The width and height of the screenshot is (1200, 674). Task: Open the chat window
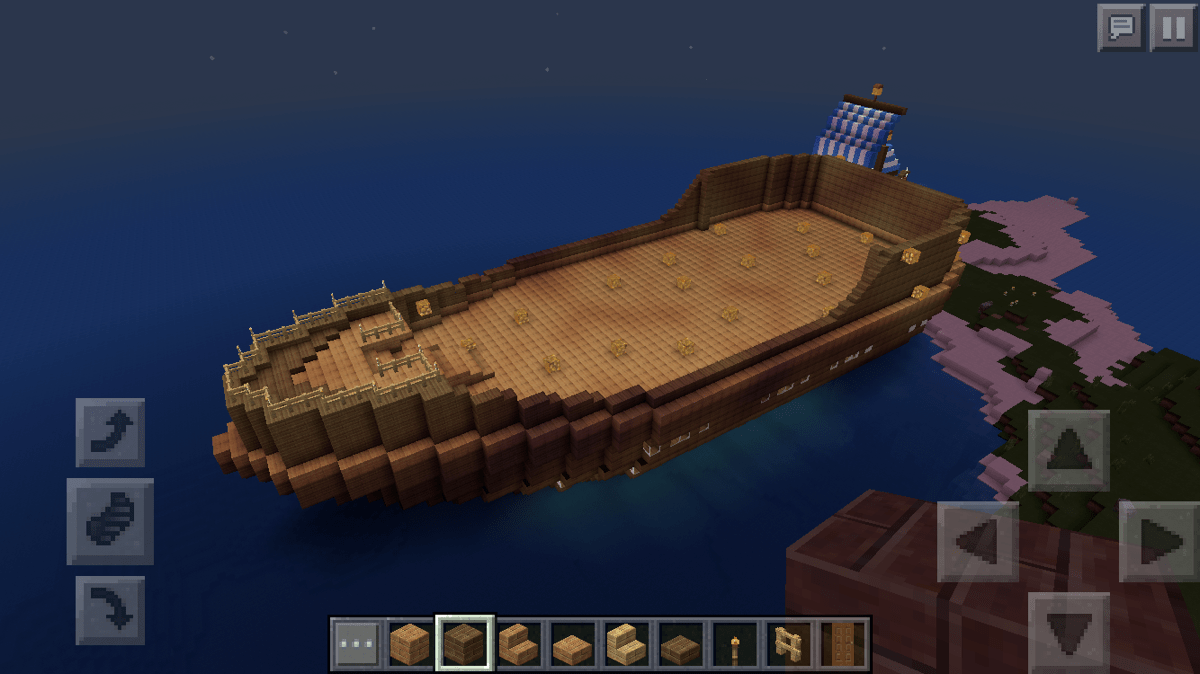coord(1121,27)
